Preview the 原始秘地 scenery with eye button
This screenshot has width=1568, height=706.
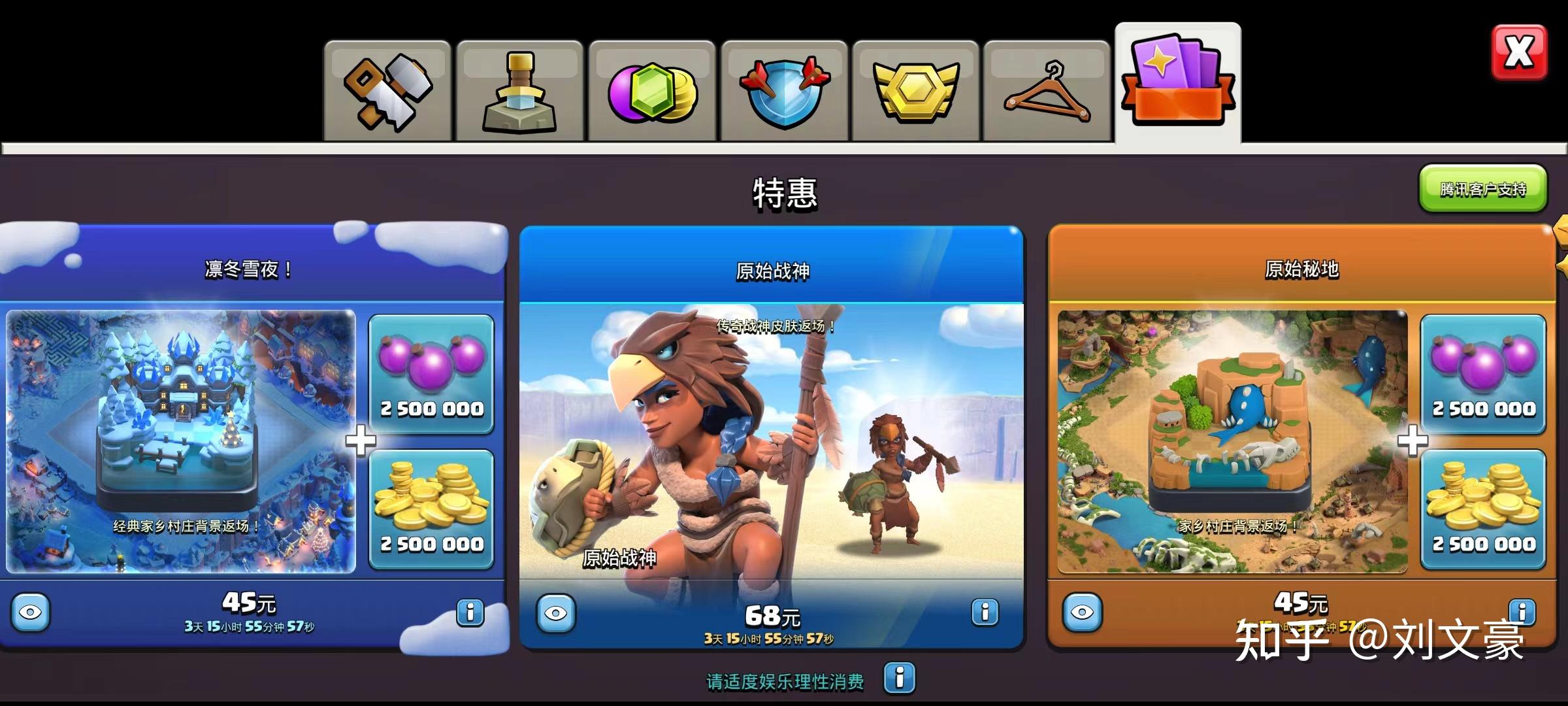[x=1083, y=613]
